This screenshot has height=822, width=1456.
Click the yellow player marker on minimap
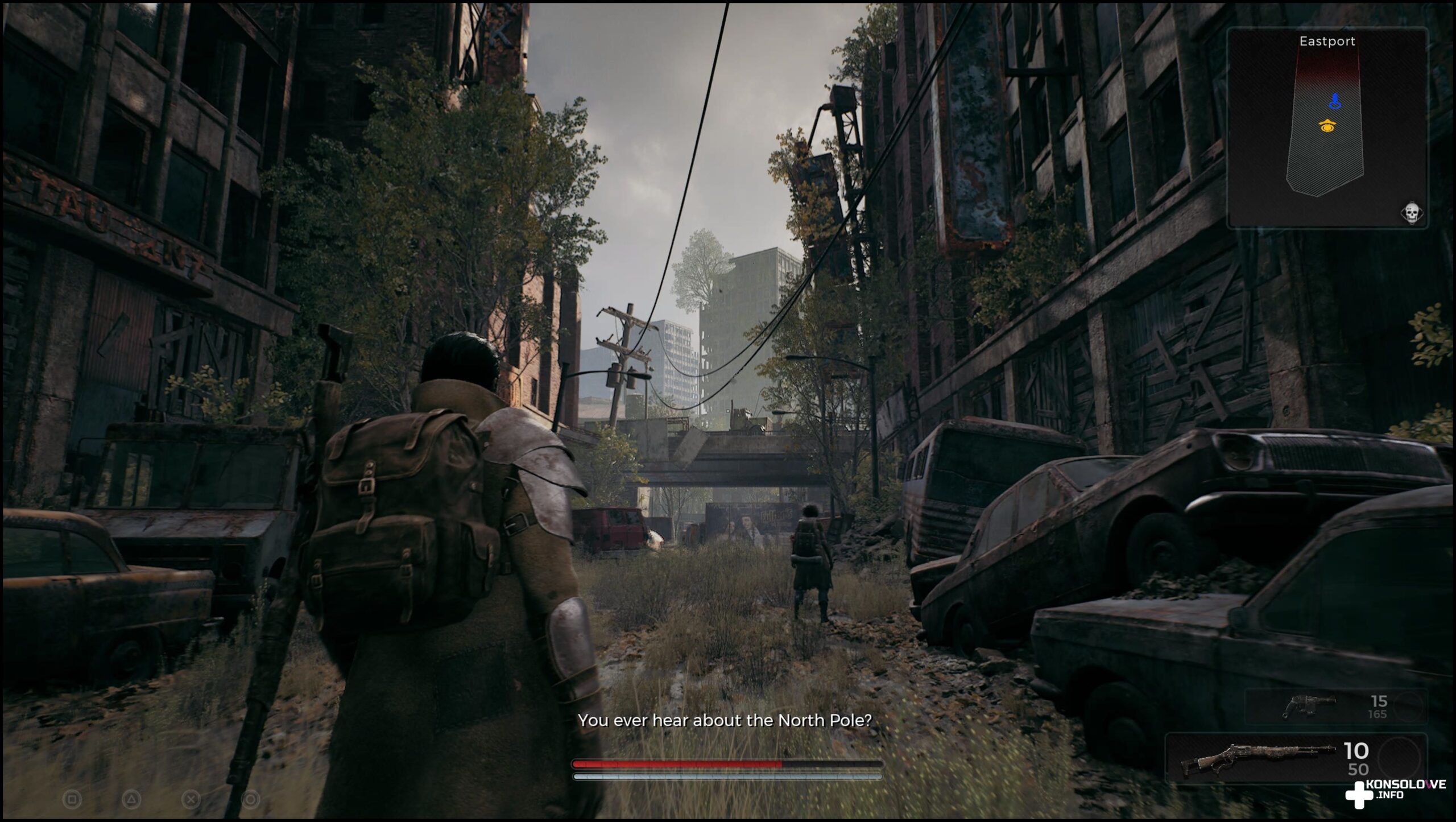(1328, 127)
